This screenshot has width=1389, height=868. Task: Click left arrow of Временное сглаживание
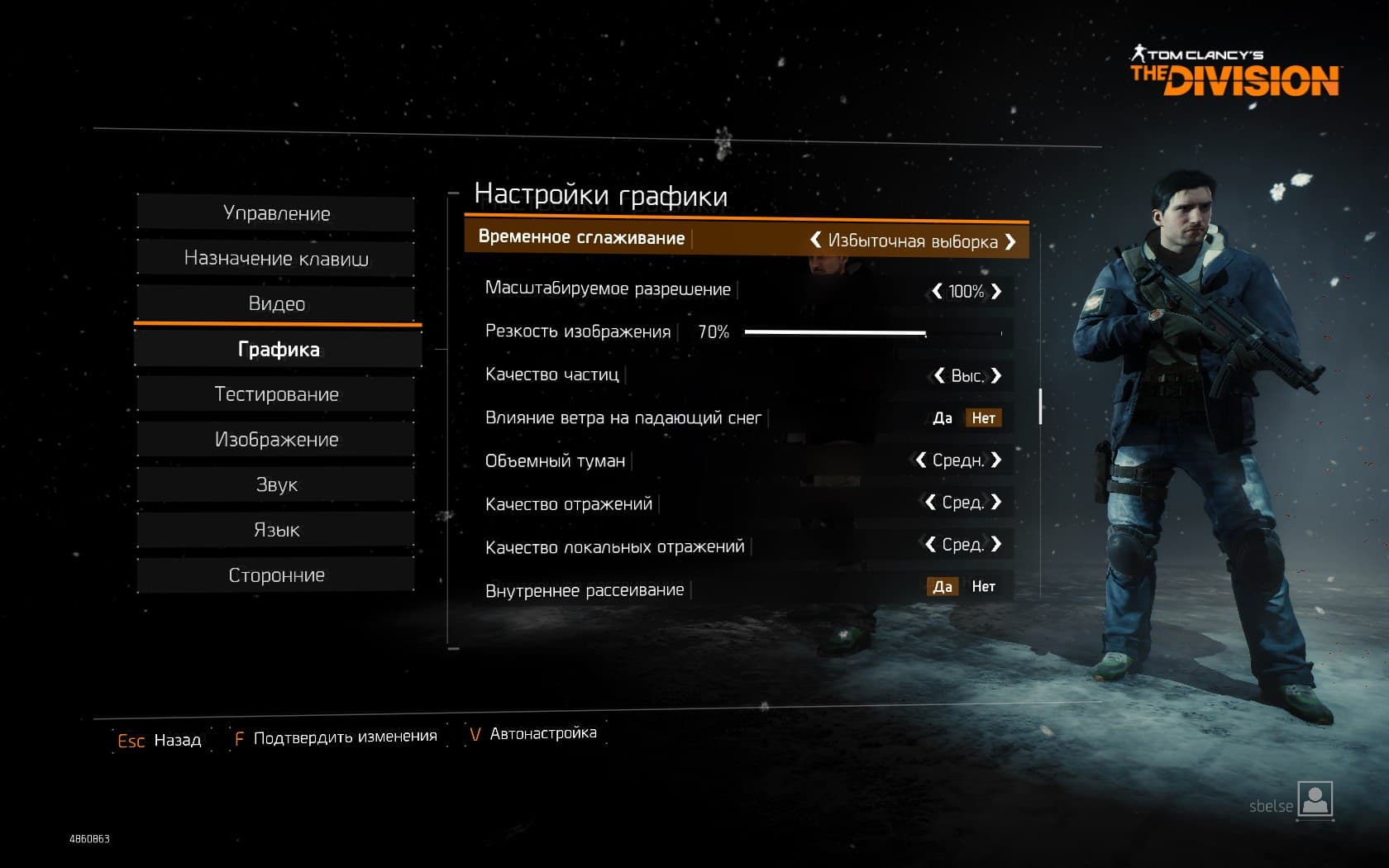[815, 240]
